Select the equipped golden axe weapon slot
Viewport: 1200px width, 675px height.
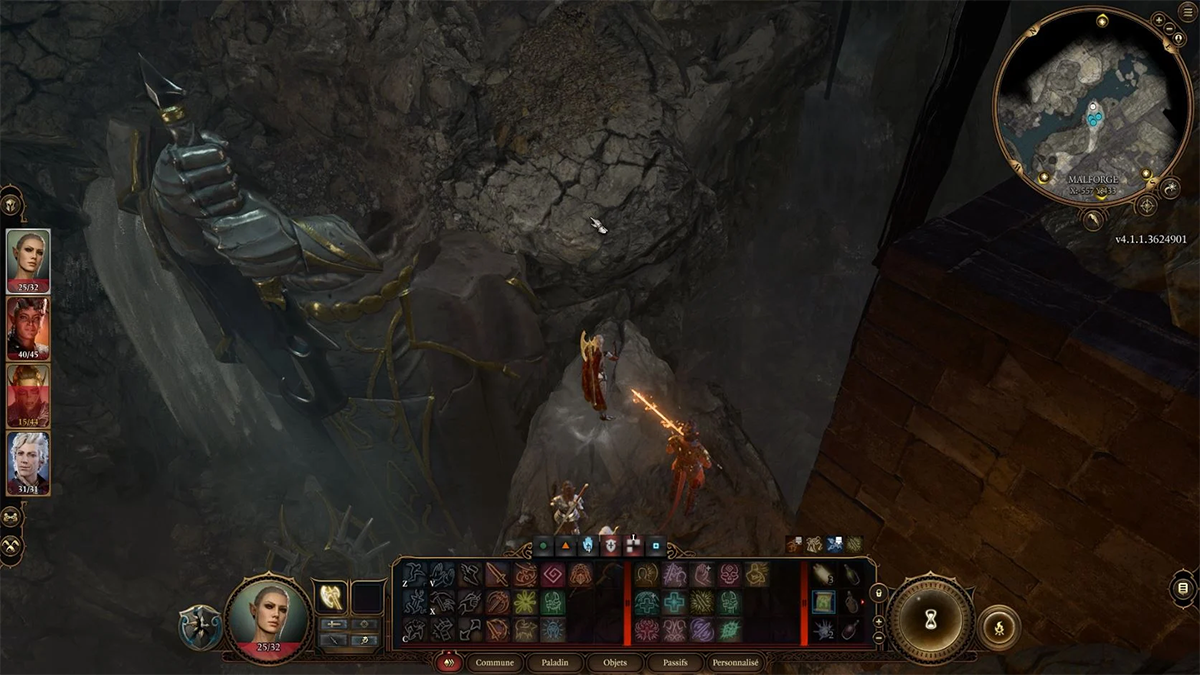click(330, 597)
